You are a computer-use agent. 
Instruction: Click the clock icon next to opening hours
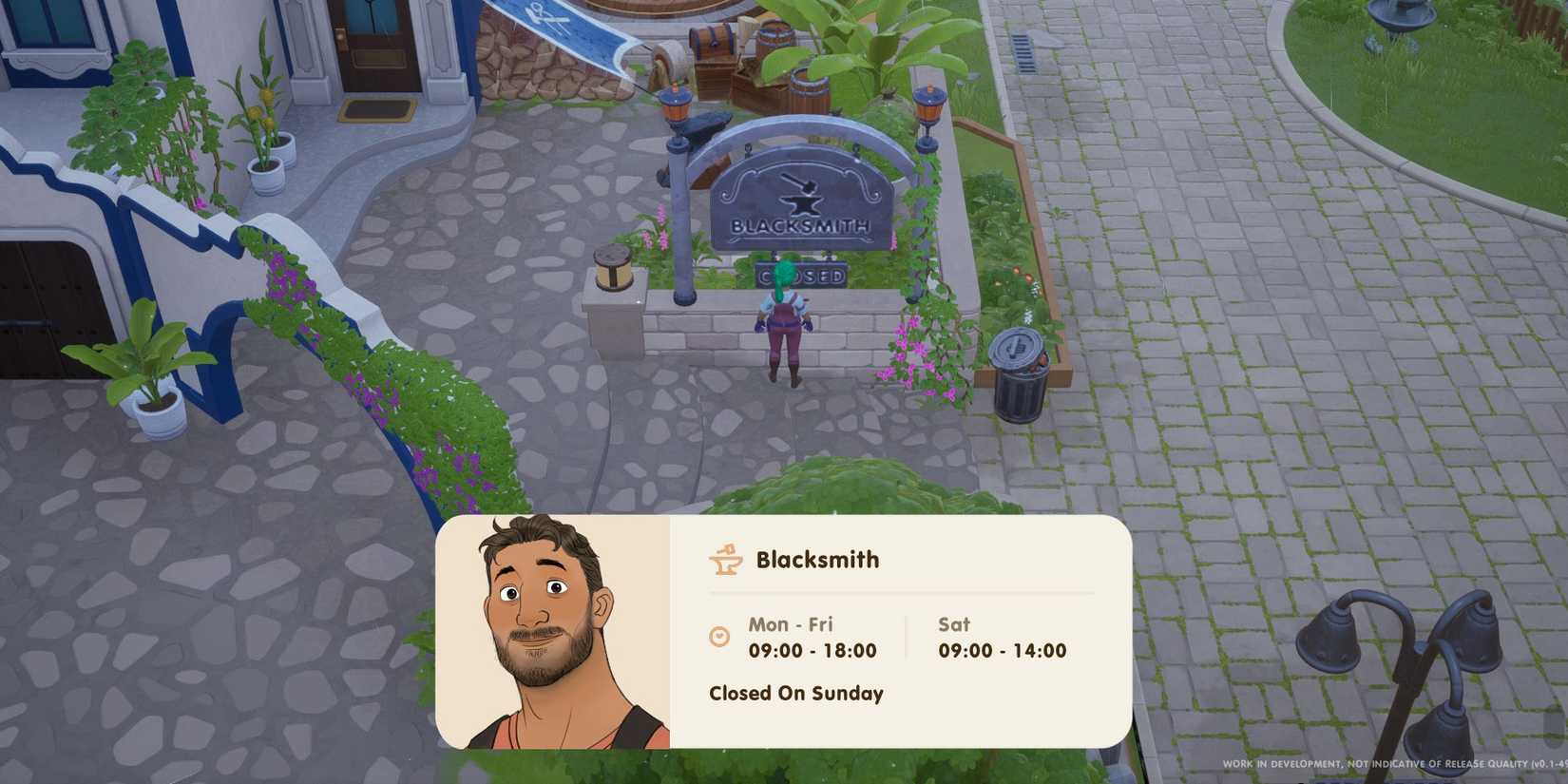(x=720, y=638)
